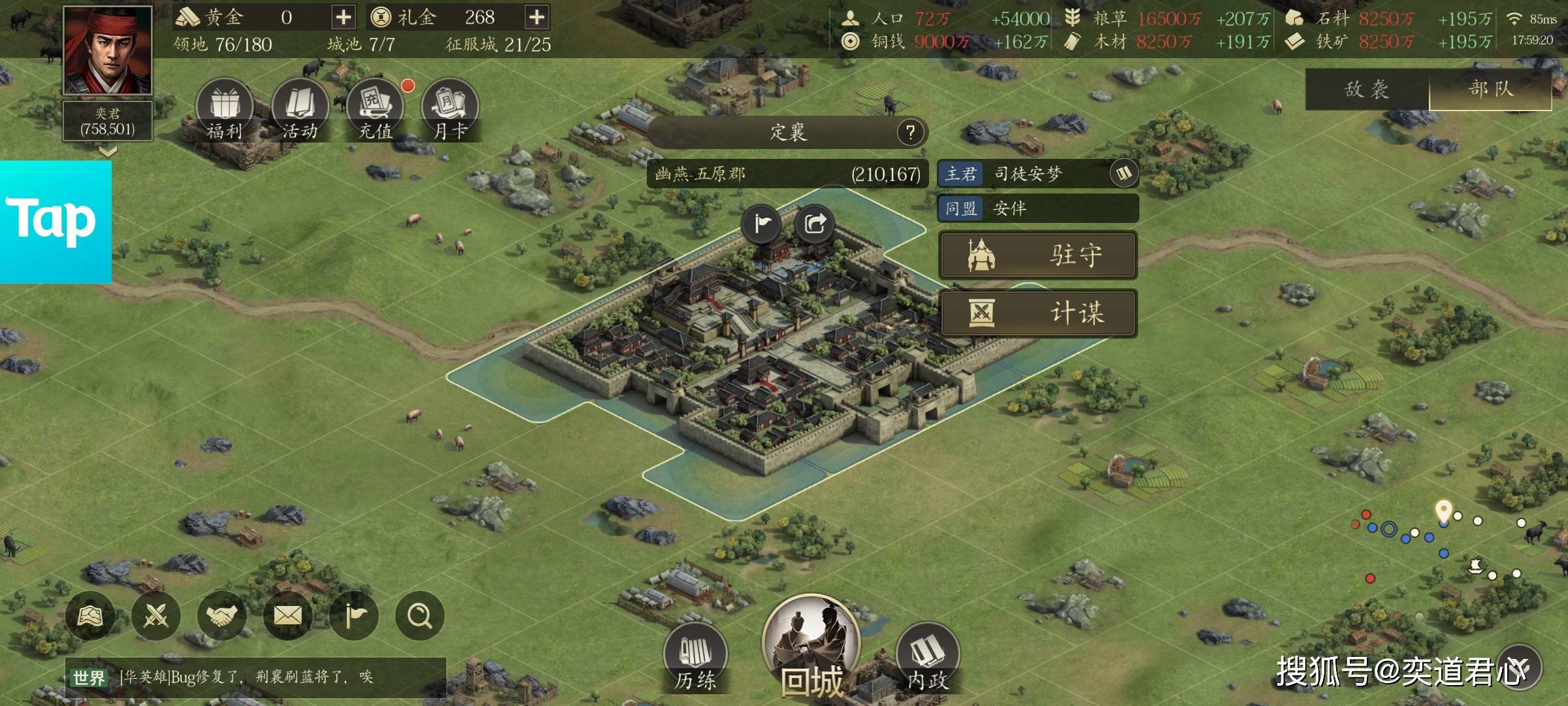
Task: Open the magnifying glass search icon
Action: [419, 615]
